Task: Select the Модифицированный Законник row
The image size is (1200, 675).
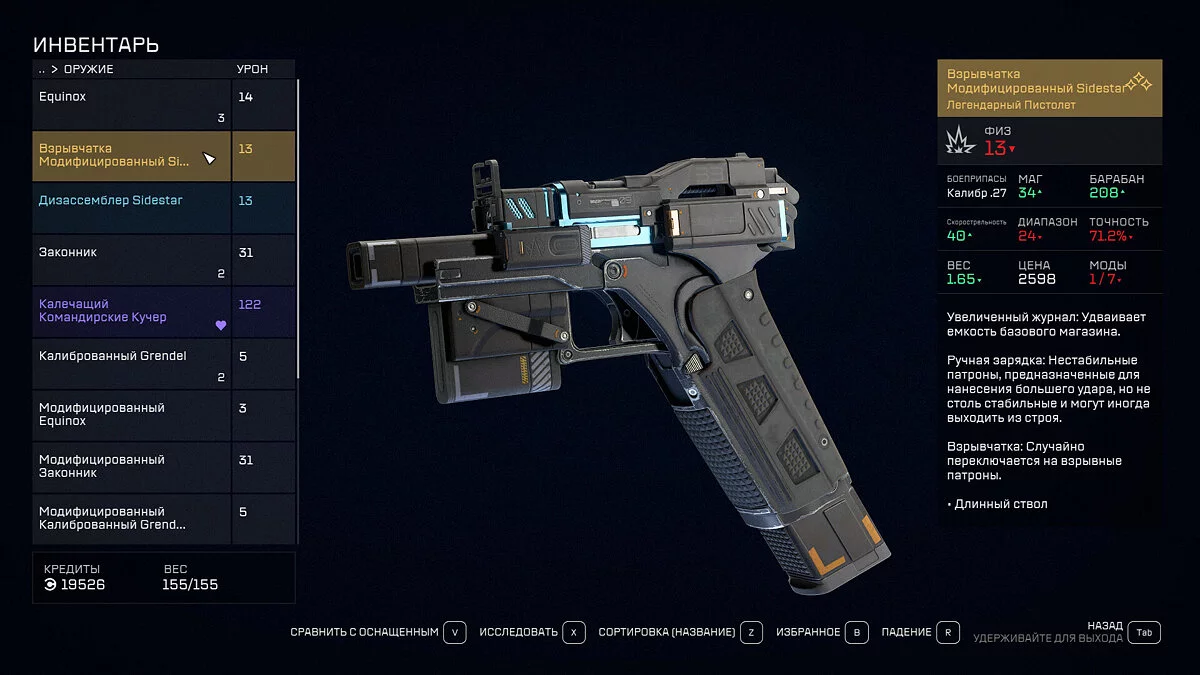Action: [132, 468]
